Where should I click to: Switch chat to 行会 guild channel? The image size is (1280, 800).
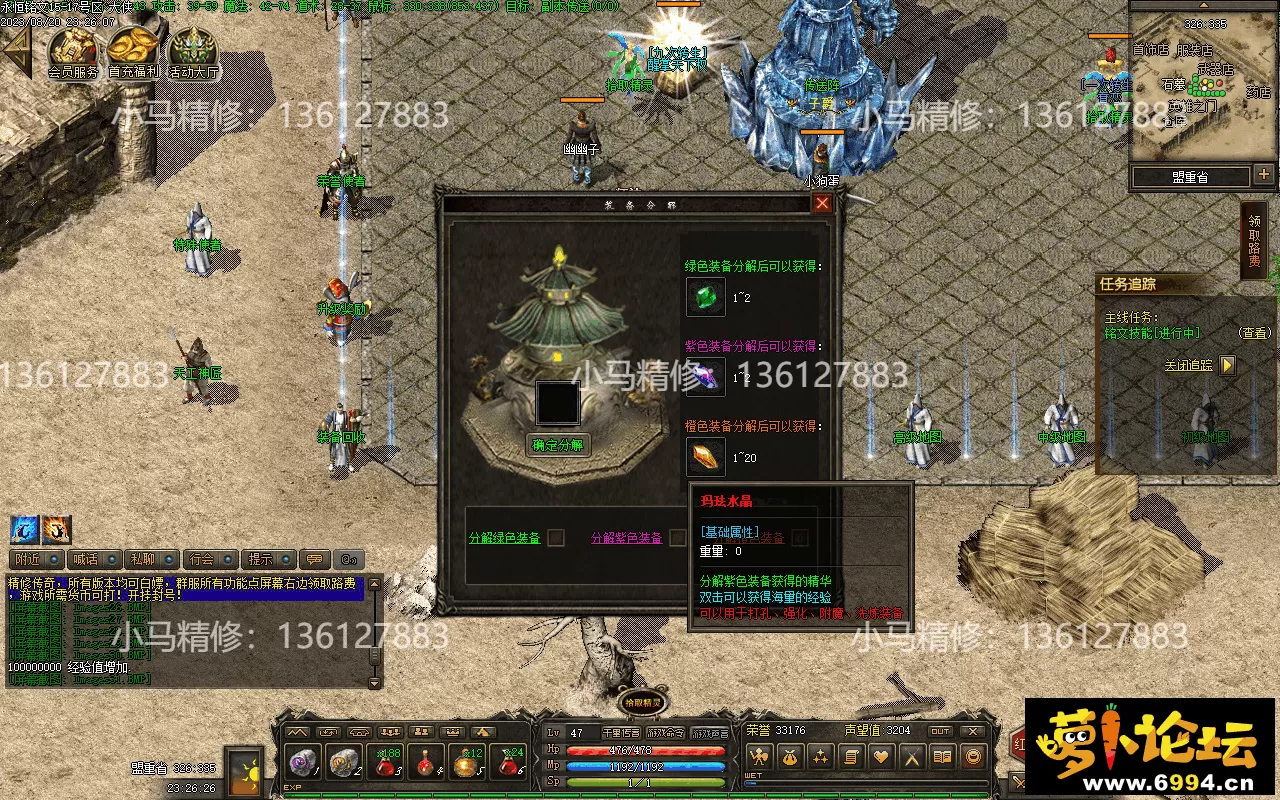202,559
